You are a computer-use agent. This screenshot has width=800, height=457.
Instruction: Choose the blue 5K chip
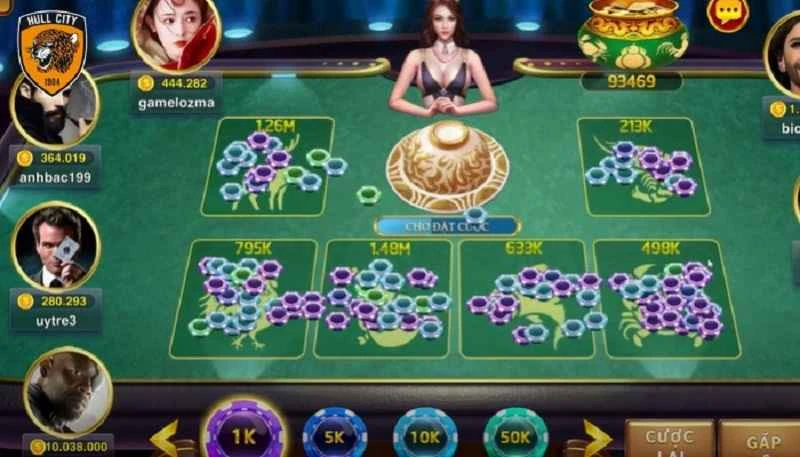click(x=335, y=437)
